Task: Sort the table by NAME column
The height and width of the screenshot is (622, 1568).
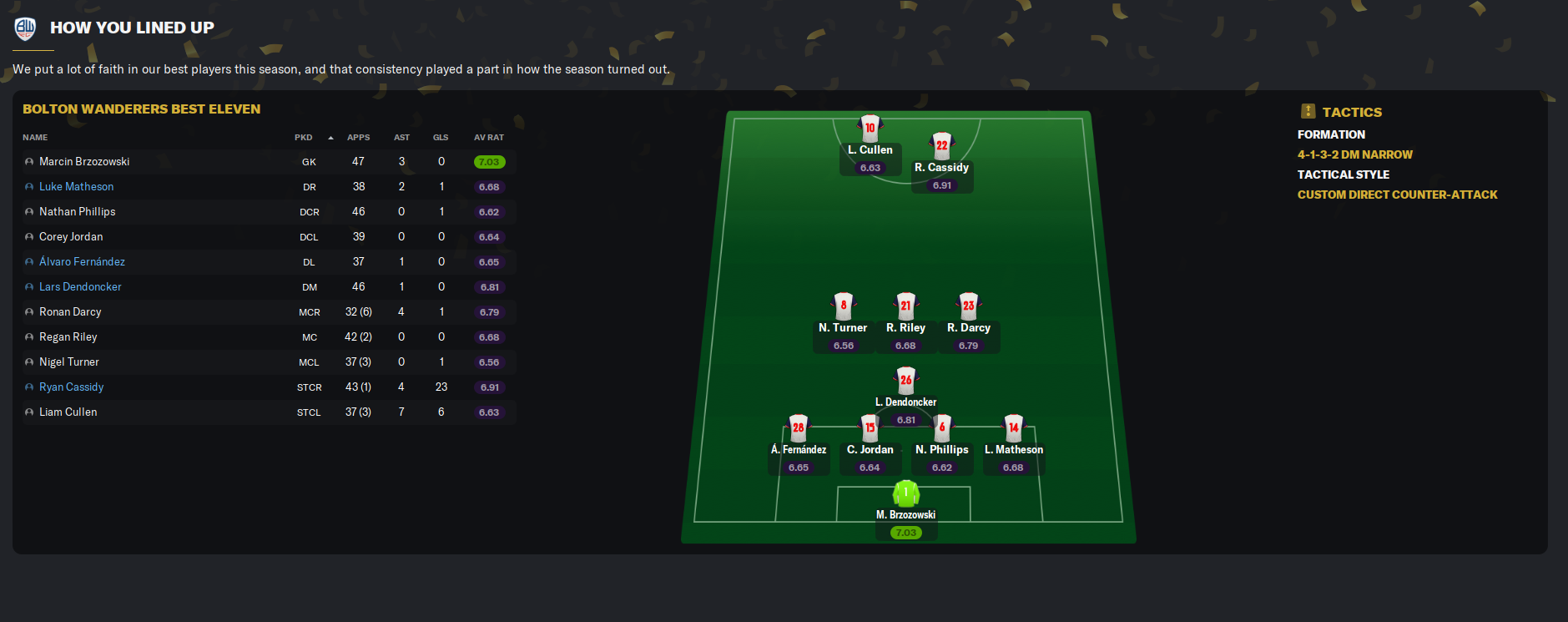Action: 35,138
